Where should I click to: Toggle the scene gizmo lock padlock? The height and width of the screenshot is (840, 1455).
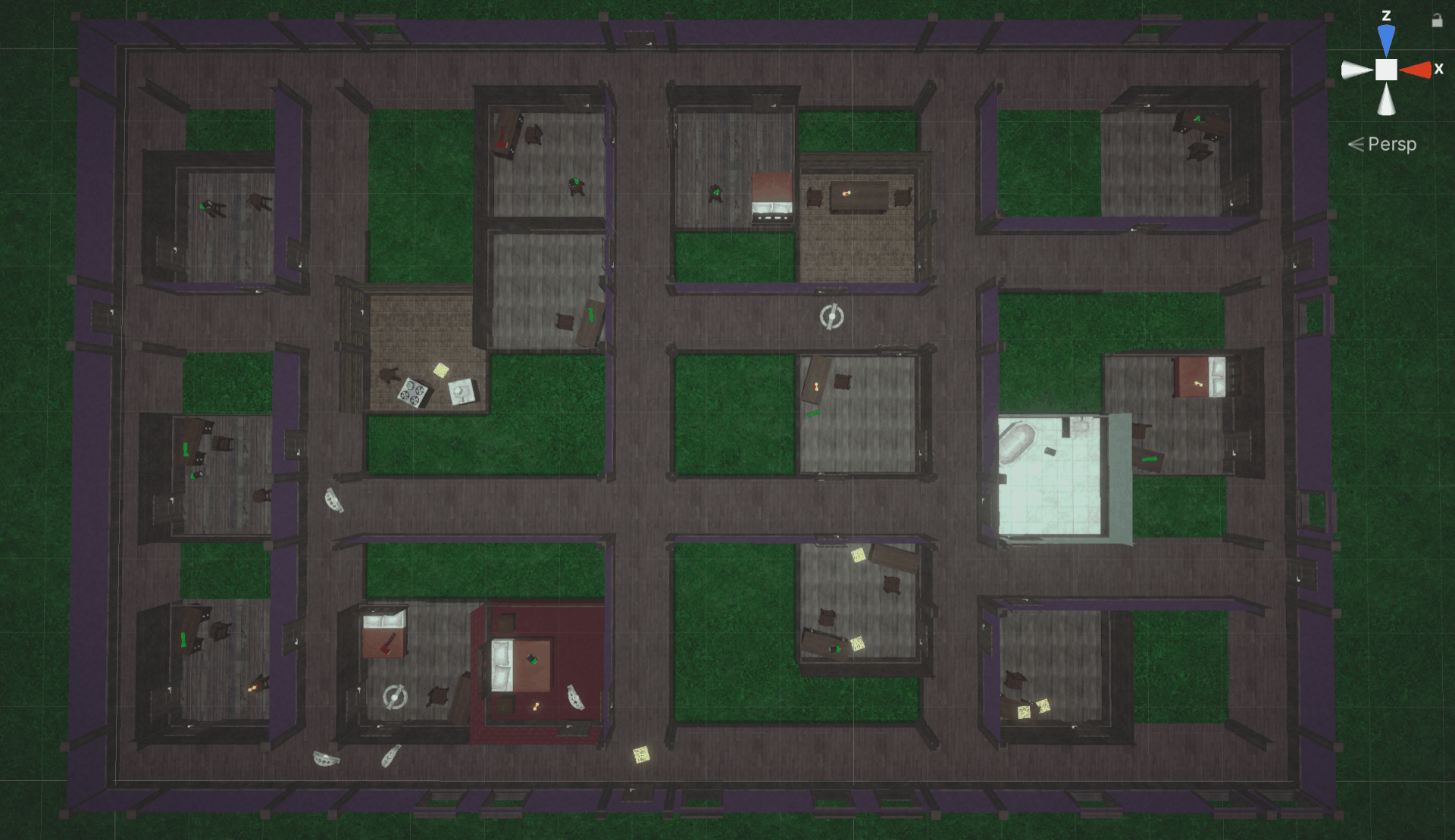(1438, 20)
